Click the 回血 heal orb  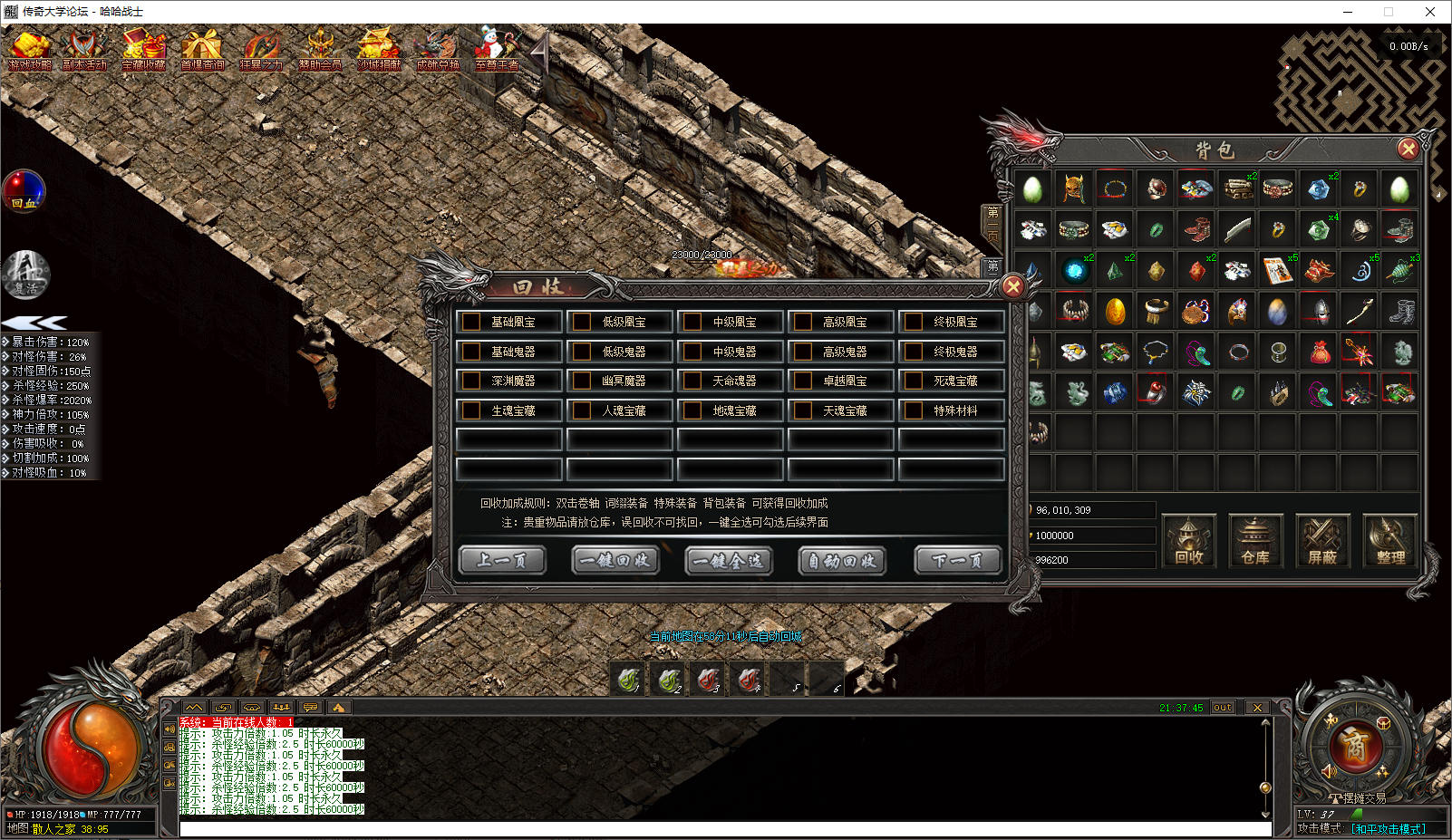pos(24,191)
